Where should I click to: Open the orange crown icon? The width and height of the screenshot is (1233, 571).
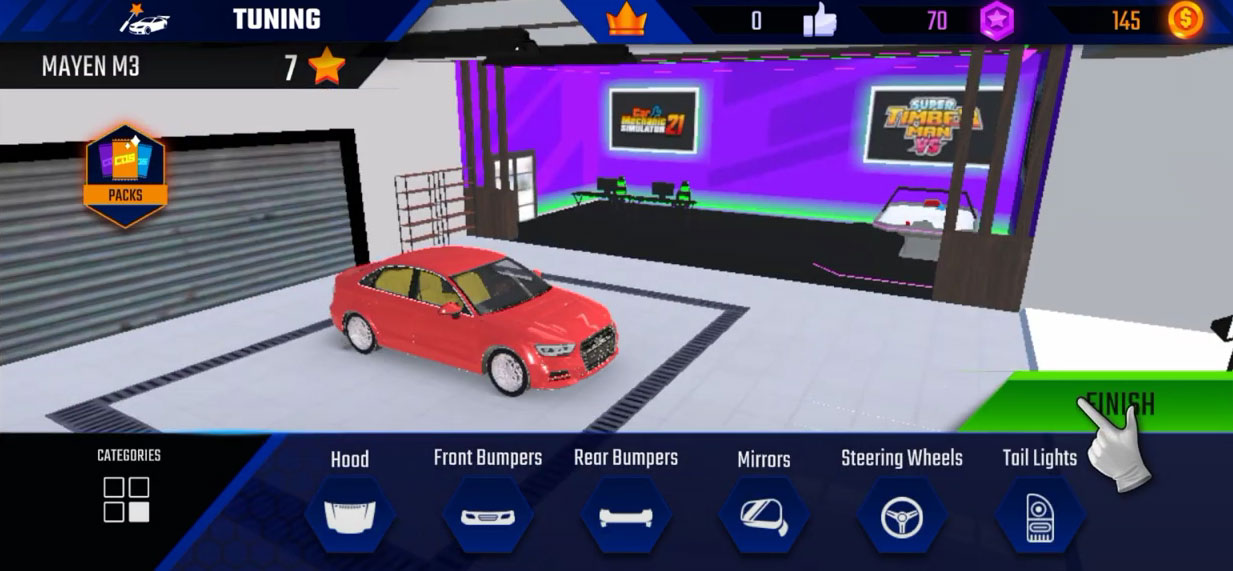pos(627,20)
